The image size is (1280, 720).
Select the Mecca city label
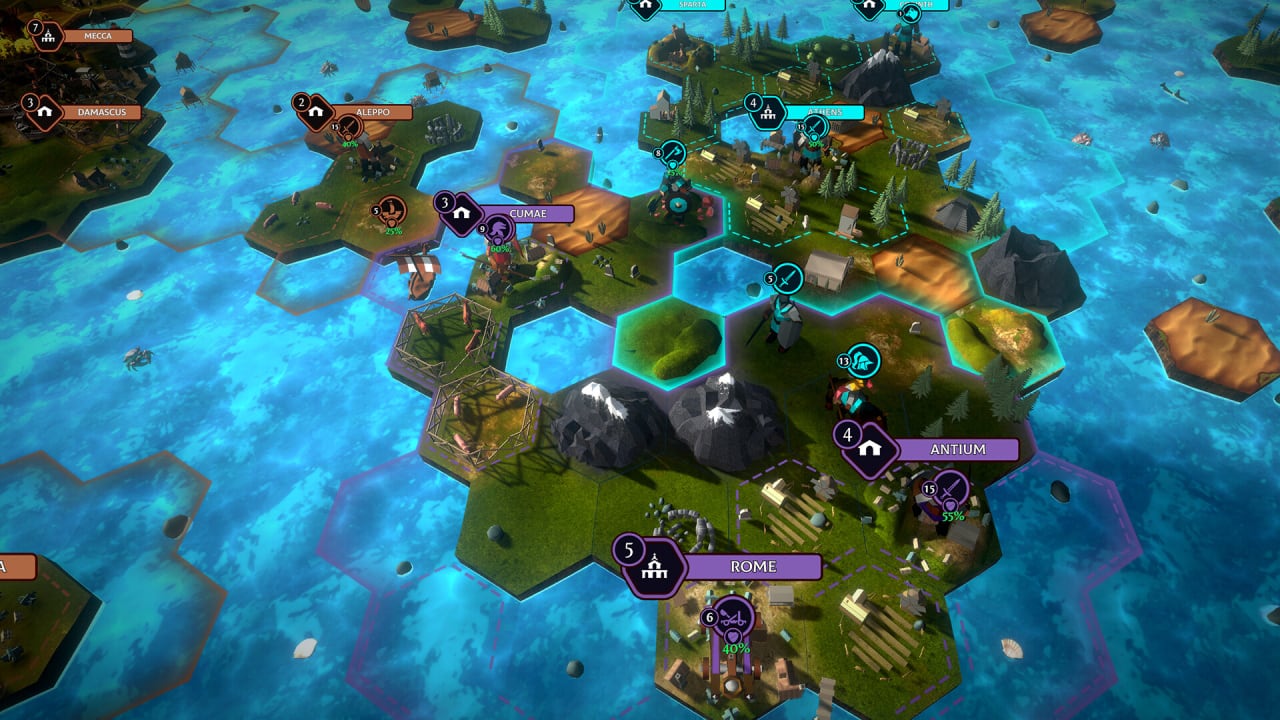(x=96, y=36)
